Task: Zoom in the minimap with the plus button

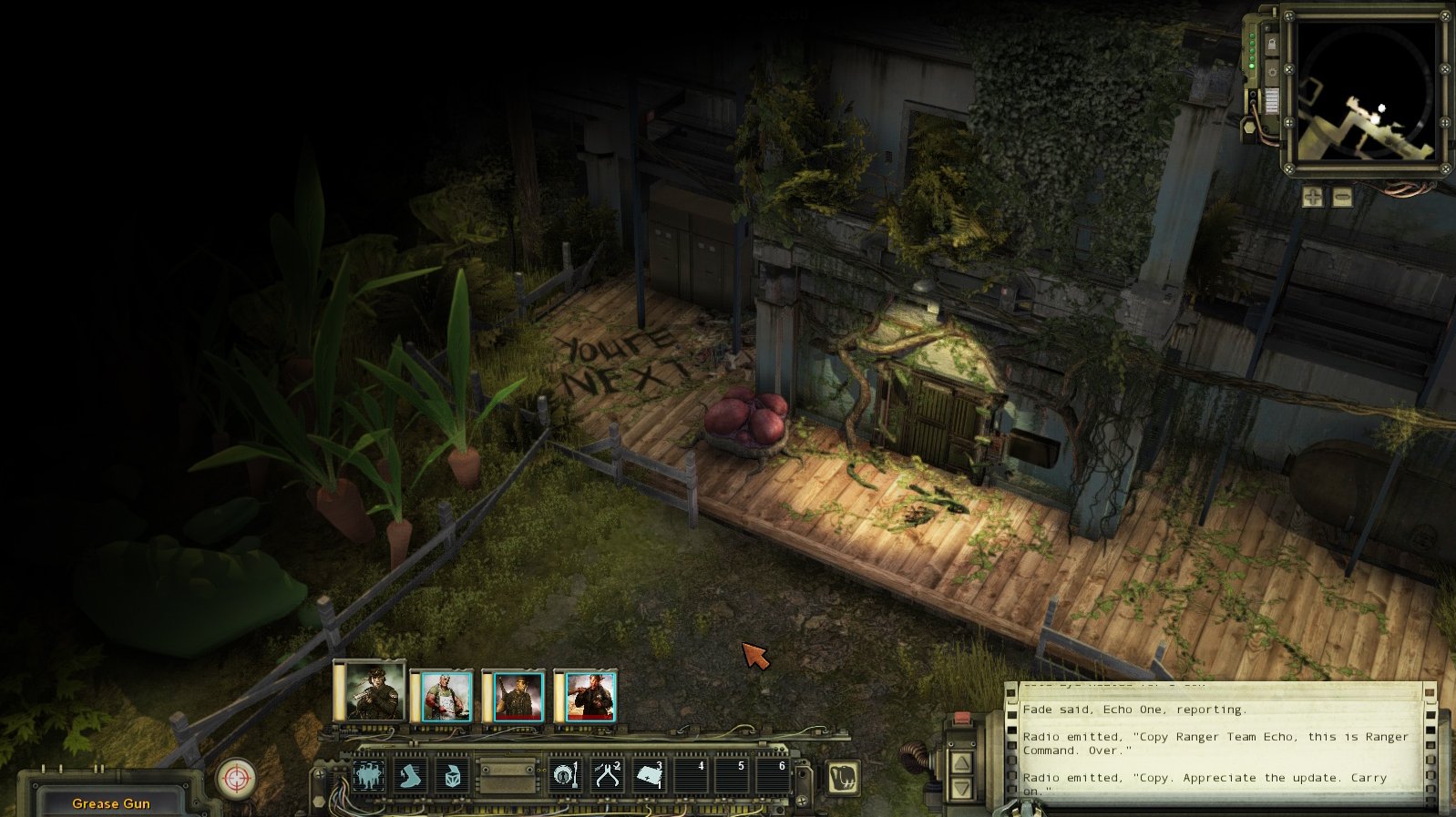Action: tap(1313, 197)
